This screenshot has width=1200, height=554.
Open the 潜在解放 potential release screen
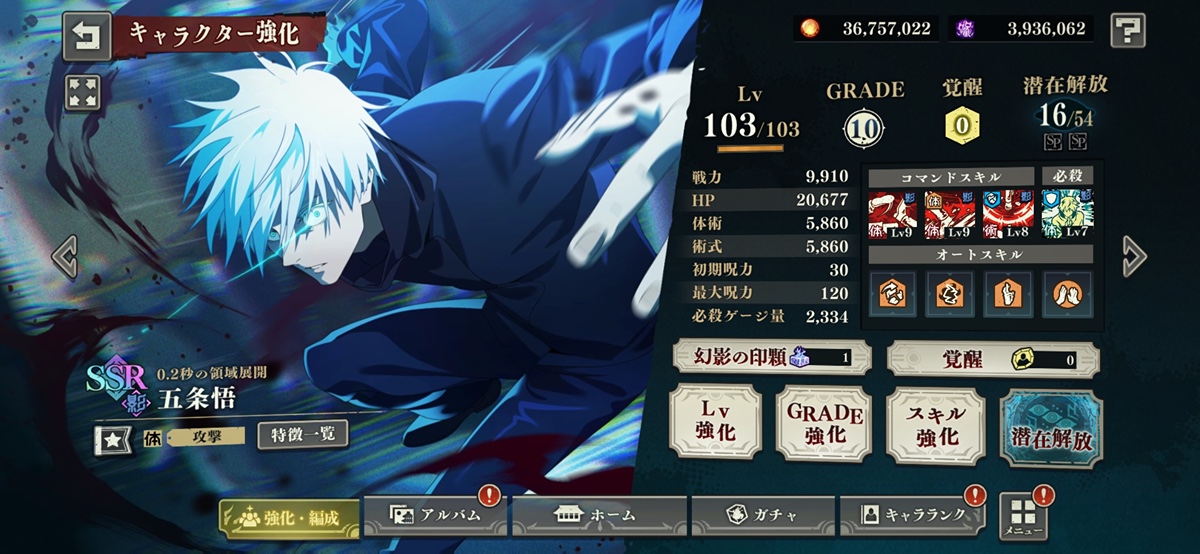(1051, 429)
